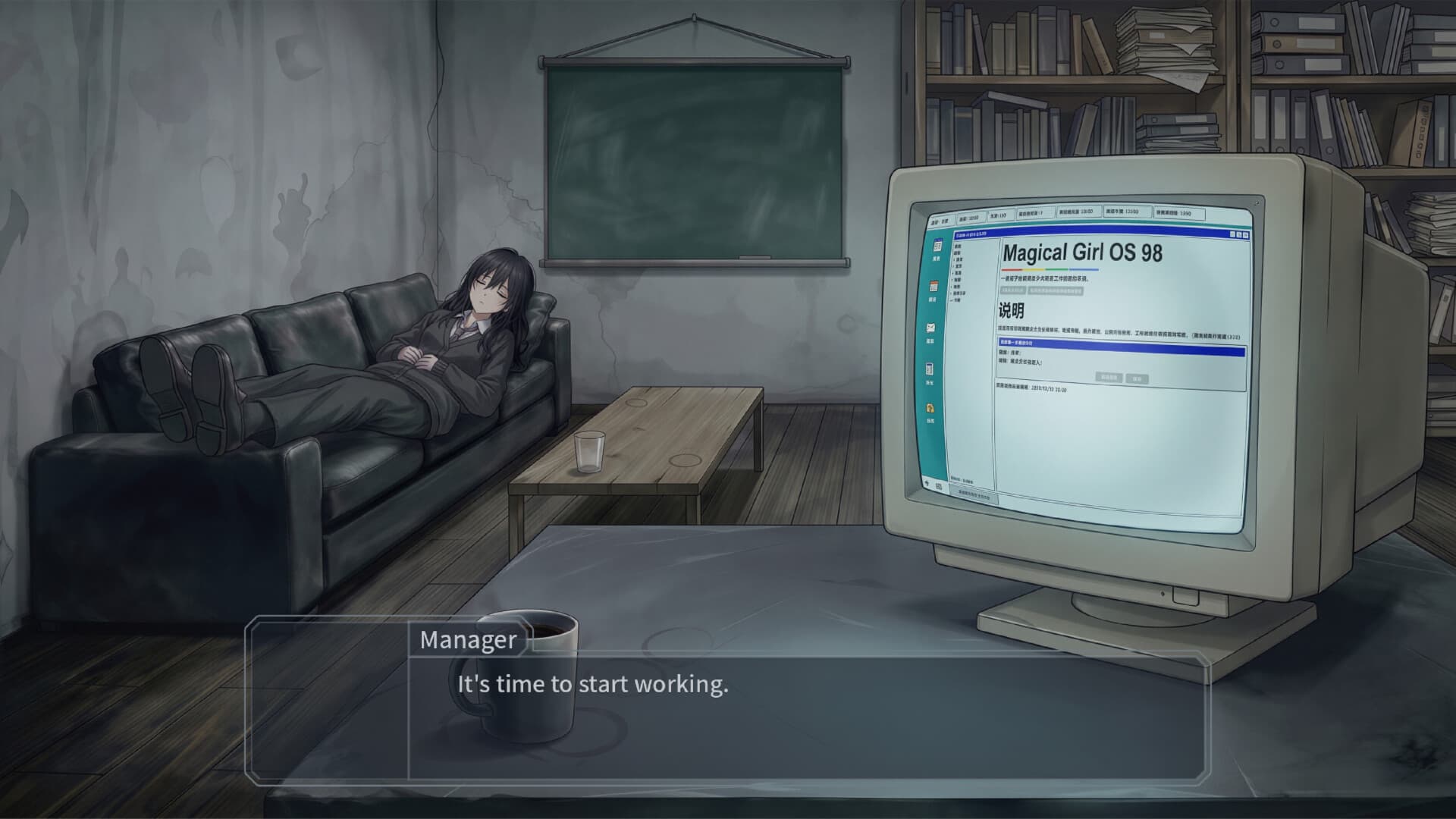Screen dimensions: 1456x819
Task: Select the small taskbar icon beside the arrow
Action: click(939, 485)
